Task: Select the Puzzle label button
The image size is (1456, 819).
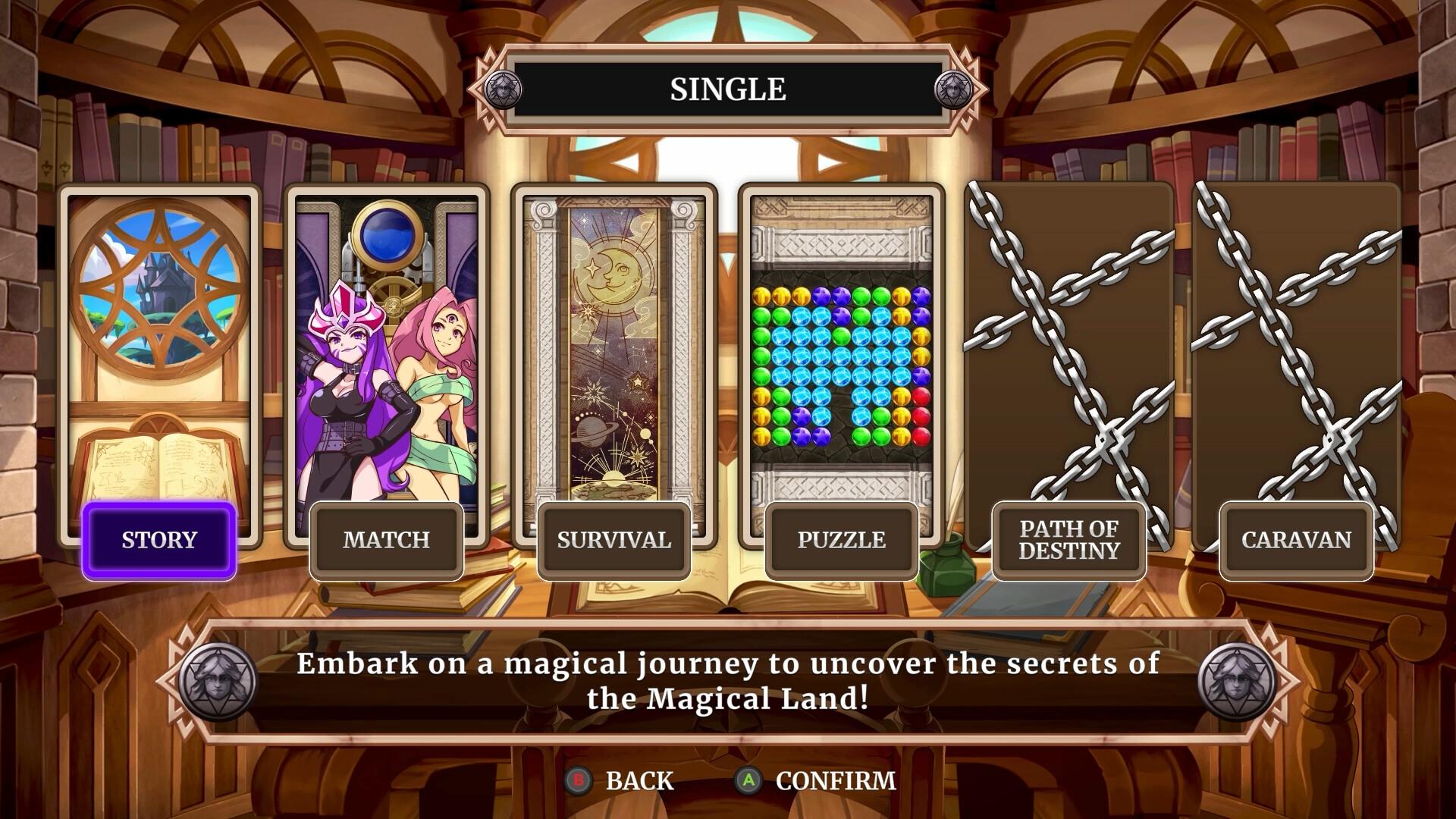Action: click(842, 540)
